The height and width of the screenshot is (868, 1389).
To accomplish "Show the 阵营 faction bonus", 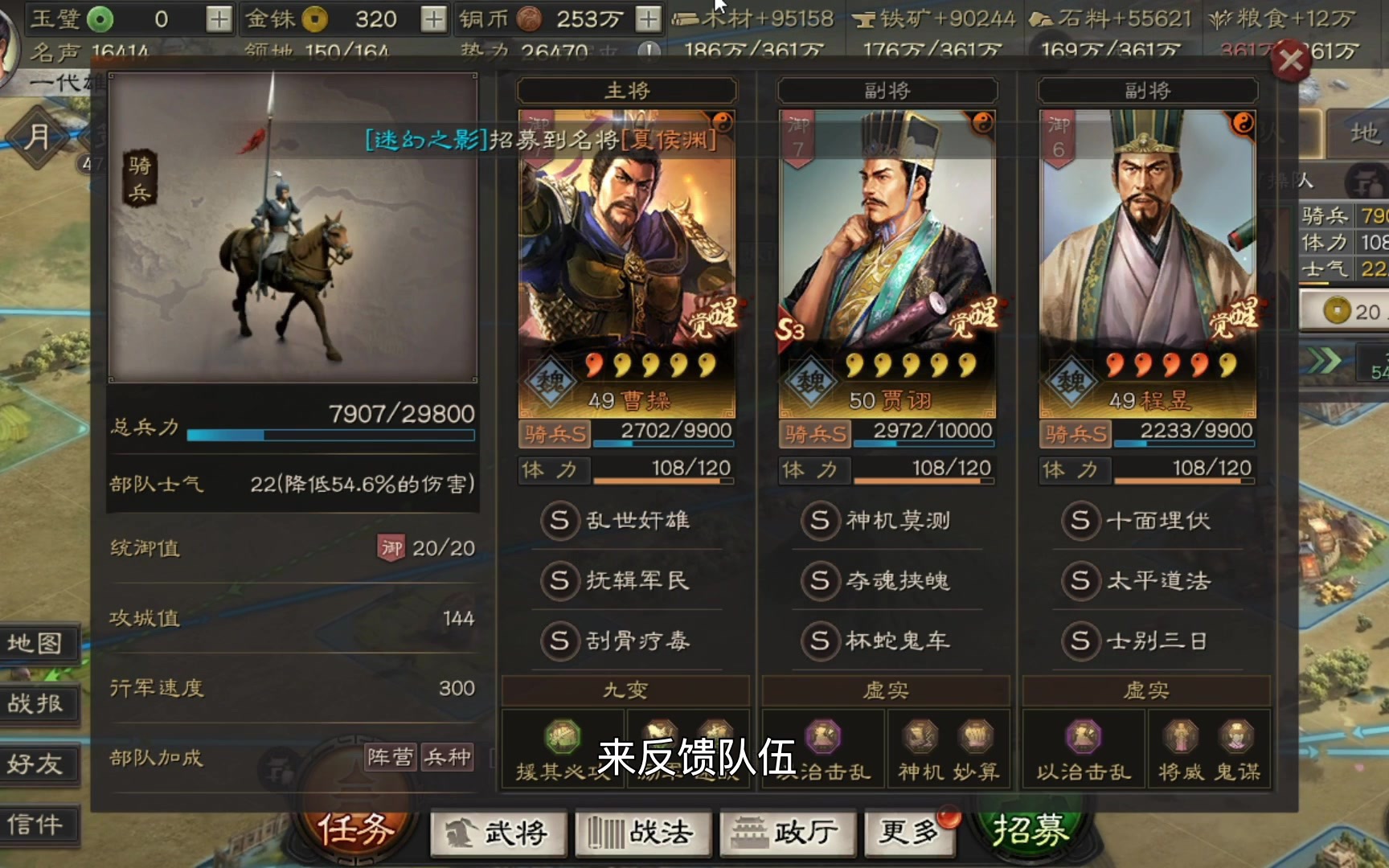I will (x=390, y=757).
